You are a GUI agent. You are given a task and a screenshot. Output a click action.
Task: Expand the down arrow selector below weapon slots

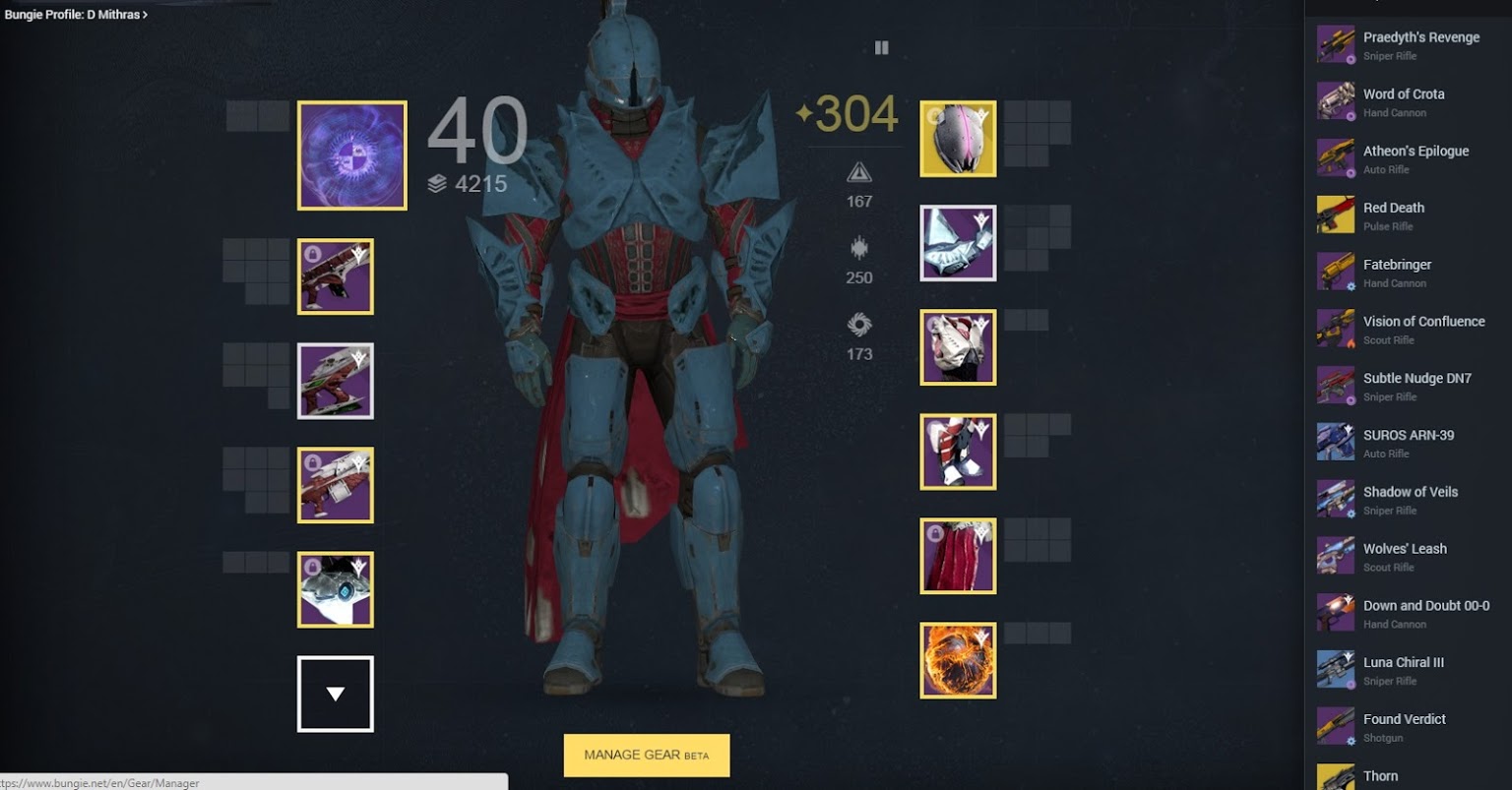pos(336,693)
